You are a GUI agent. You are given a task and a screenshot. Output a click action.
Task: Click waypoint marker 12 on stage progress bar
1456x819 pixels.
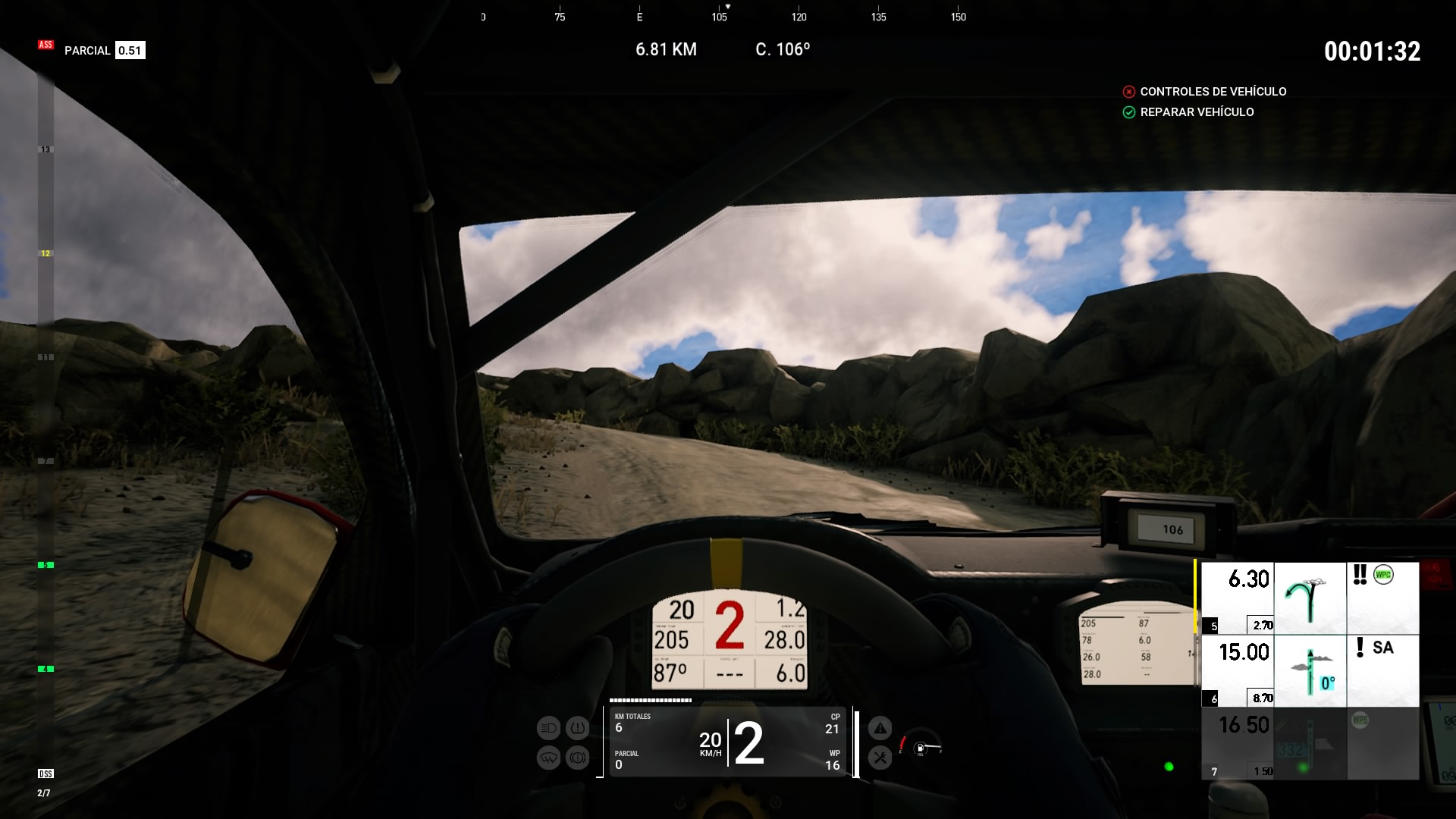coord(45,253)
